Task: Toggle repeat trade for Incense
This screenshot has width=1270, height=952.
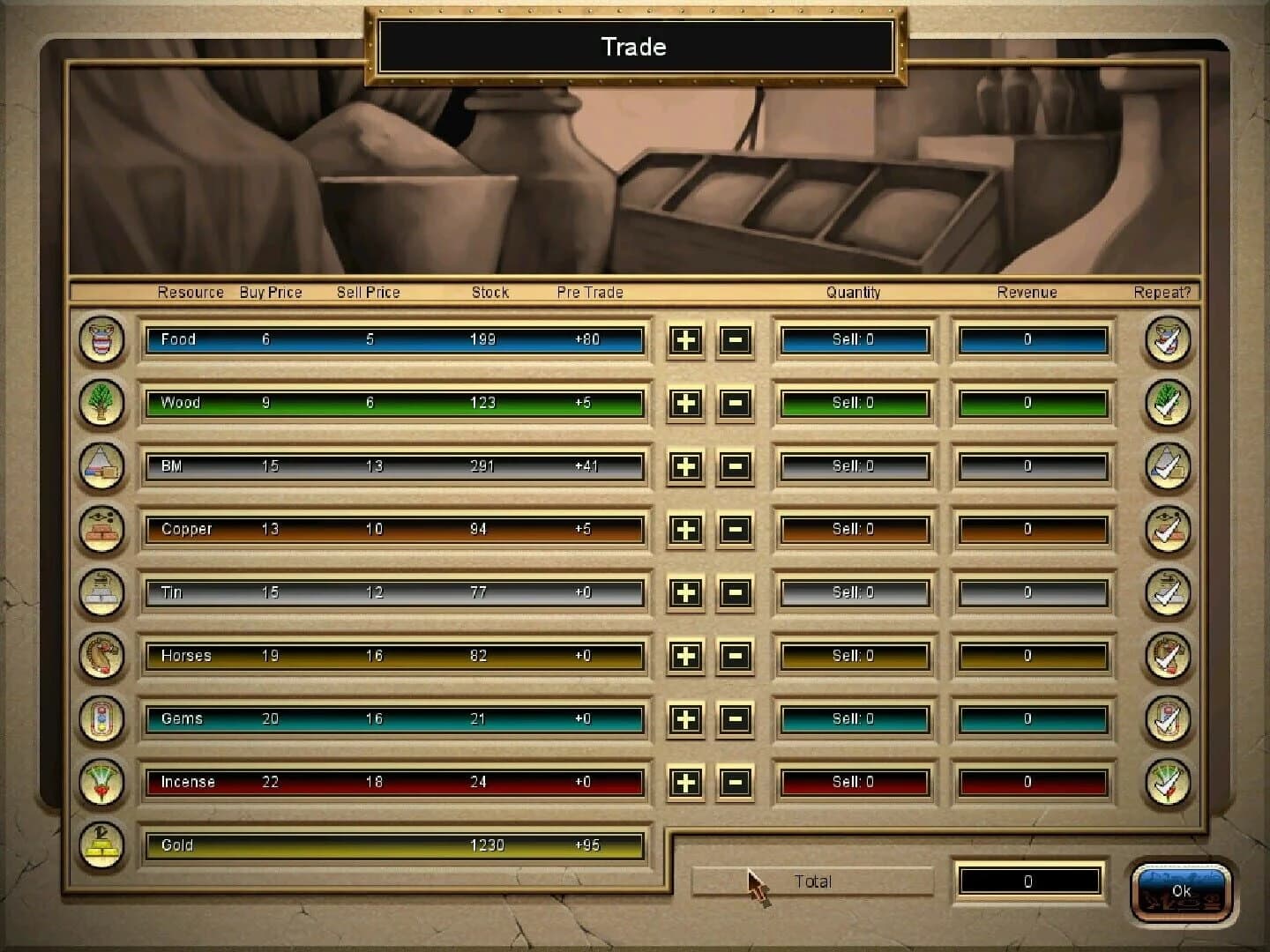Action: 1168,782
